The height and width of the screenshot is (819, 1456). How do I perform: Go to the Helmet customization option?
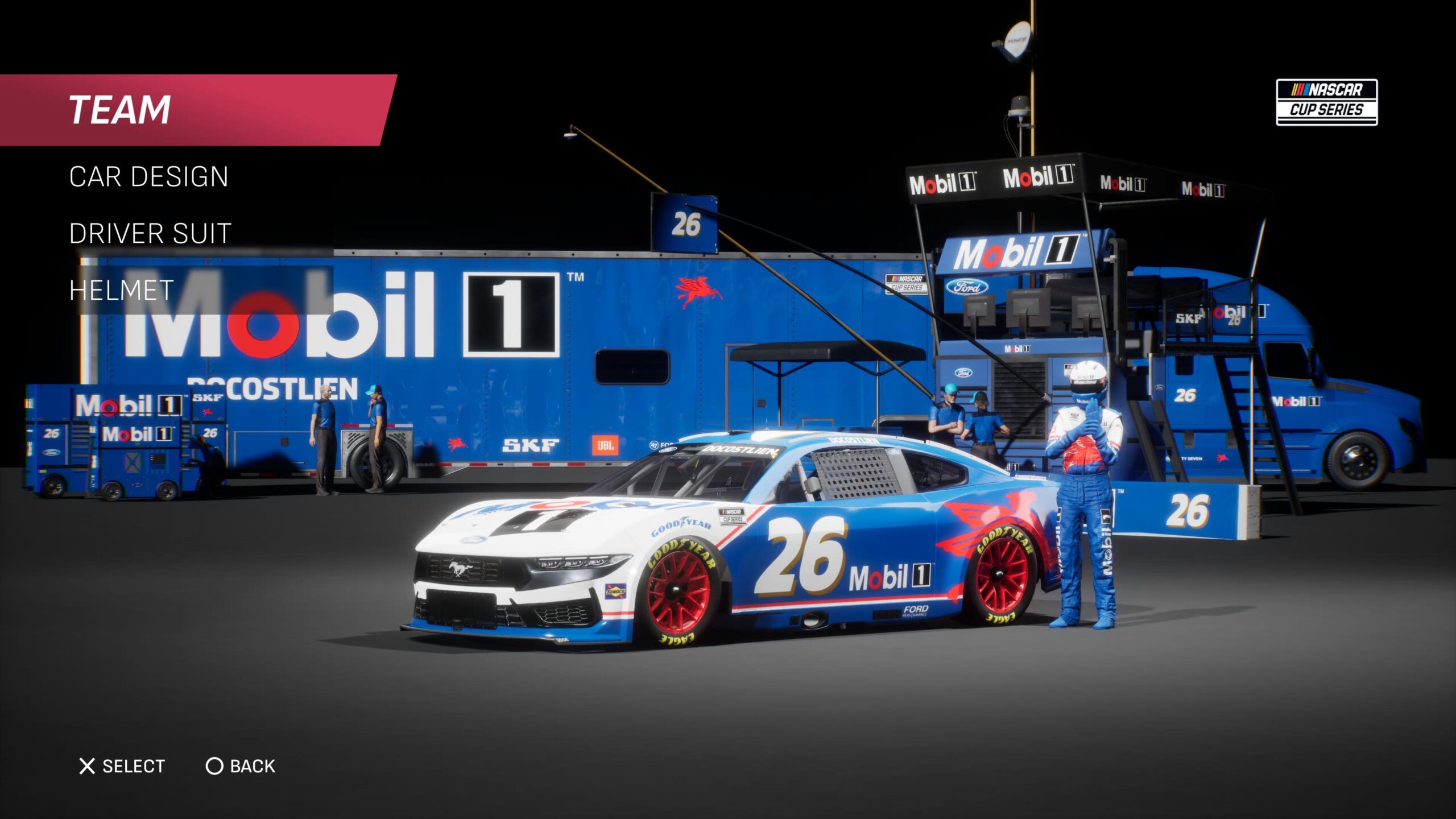tap(122, 291)
